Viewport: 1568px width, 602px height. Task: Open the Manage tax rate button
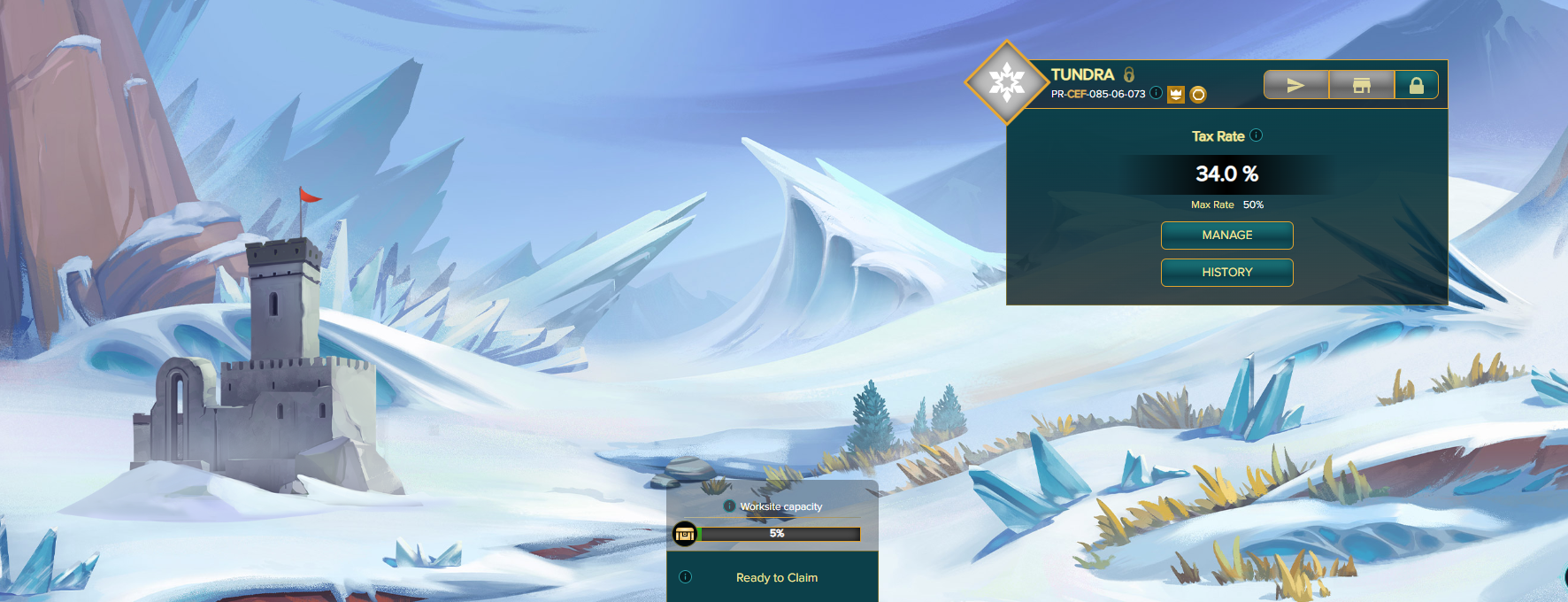point(1226,235)
